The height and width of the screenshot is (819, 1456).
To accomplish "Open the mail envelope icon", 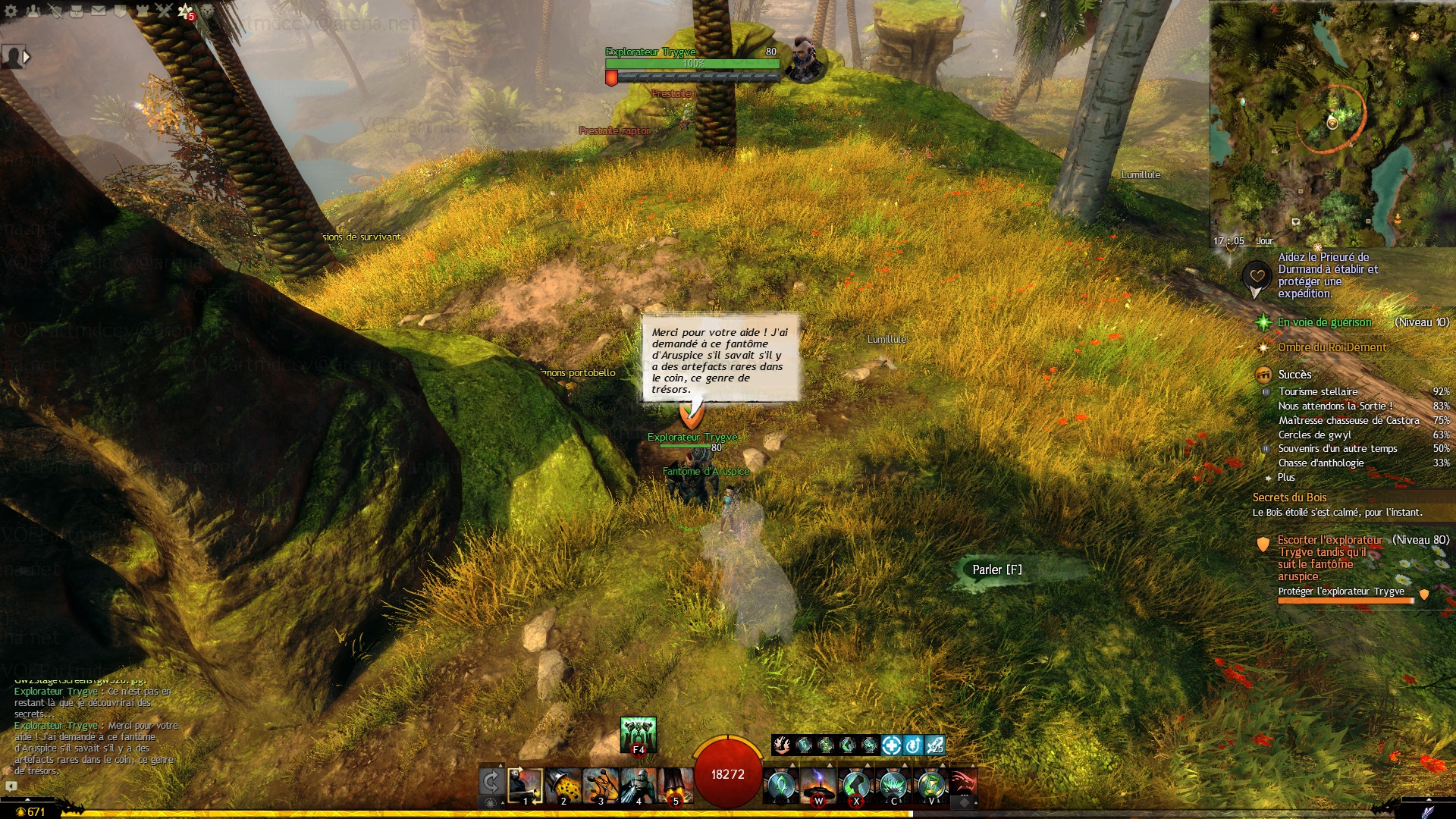I will tap(99, 11).
